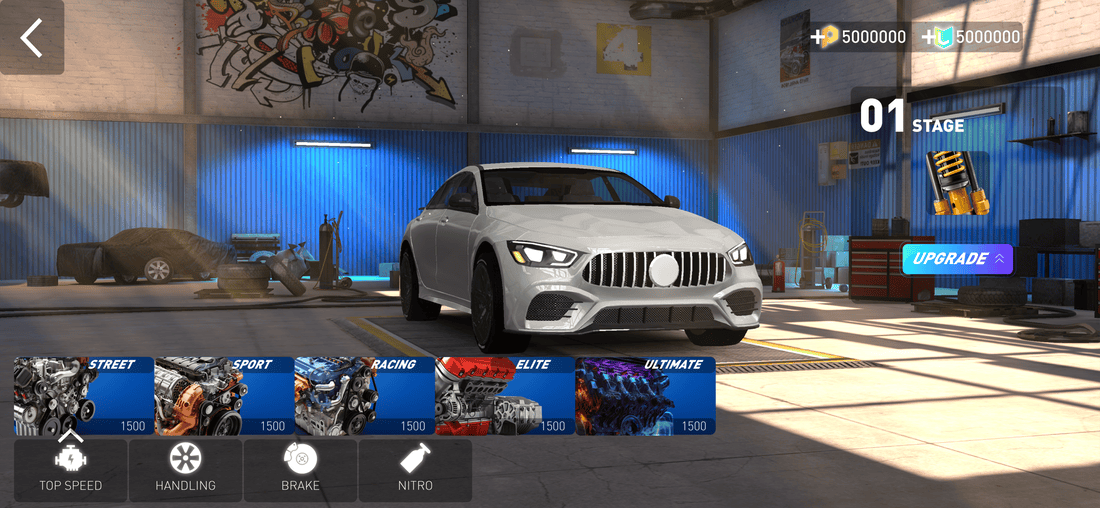Viewport: 1100px width, 508px height.
Task: Select the Street engine upgrade card
Action: 84,396
